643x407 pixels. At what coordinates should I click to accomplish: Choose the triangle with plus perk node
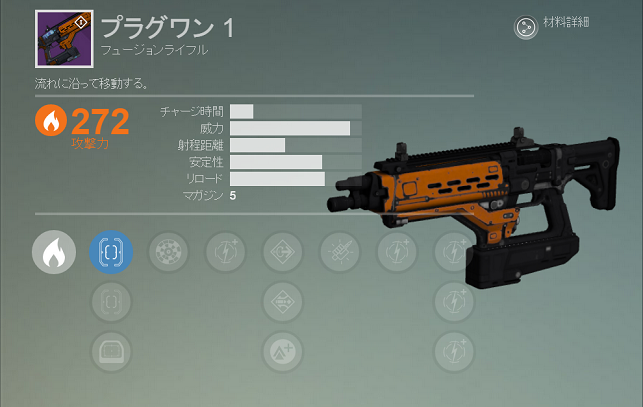point(283,350)
